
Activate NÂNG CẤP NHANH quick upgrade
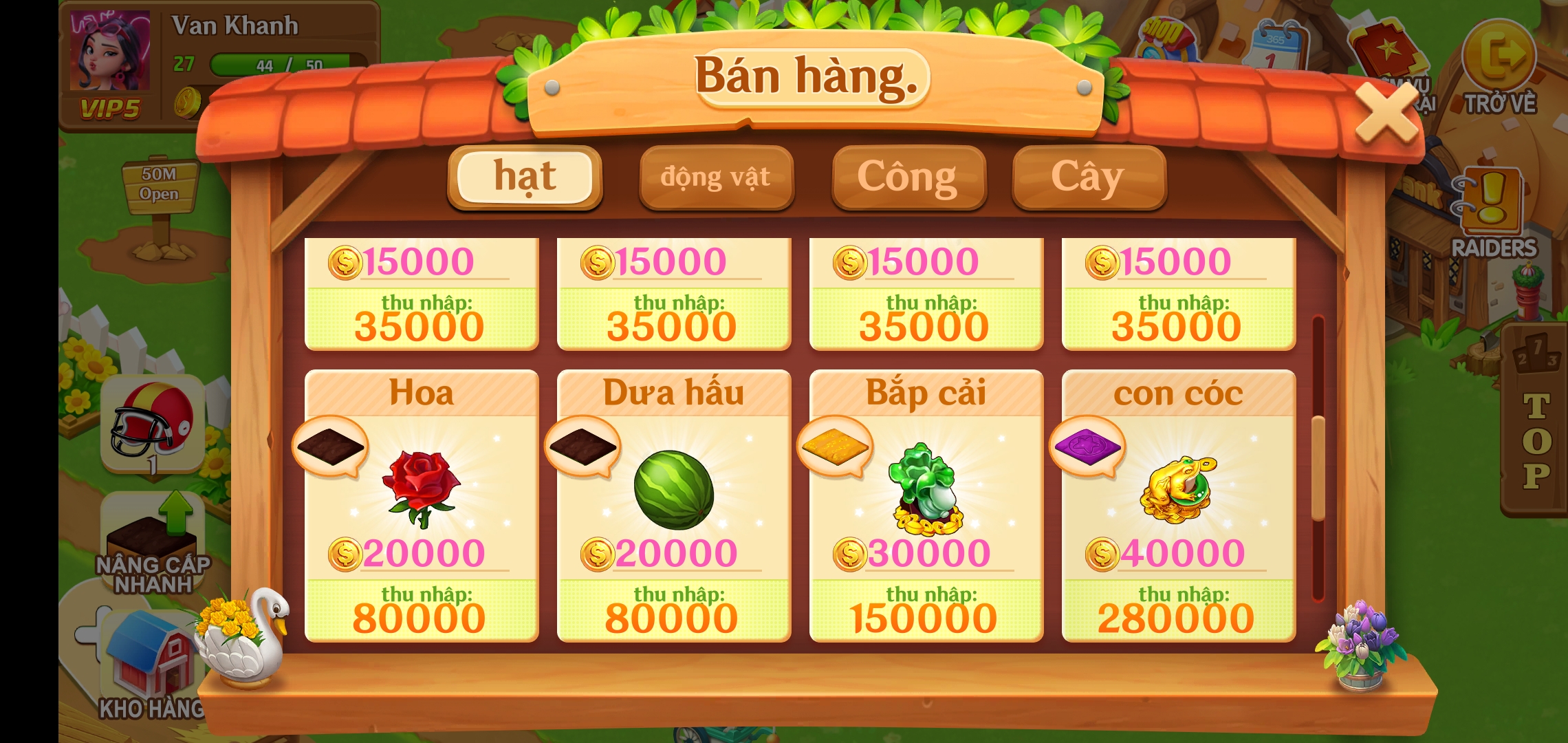pos(153,543)
